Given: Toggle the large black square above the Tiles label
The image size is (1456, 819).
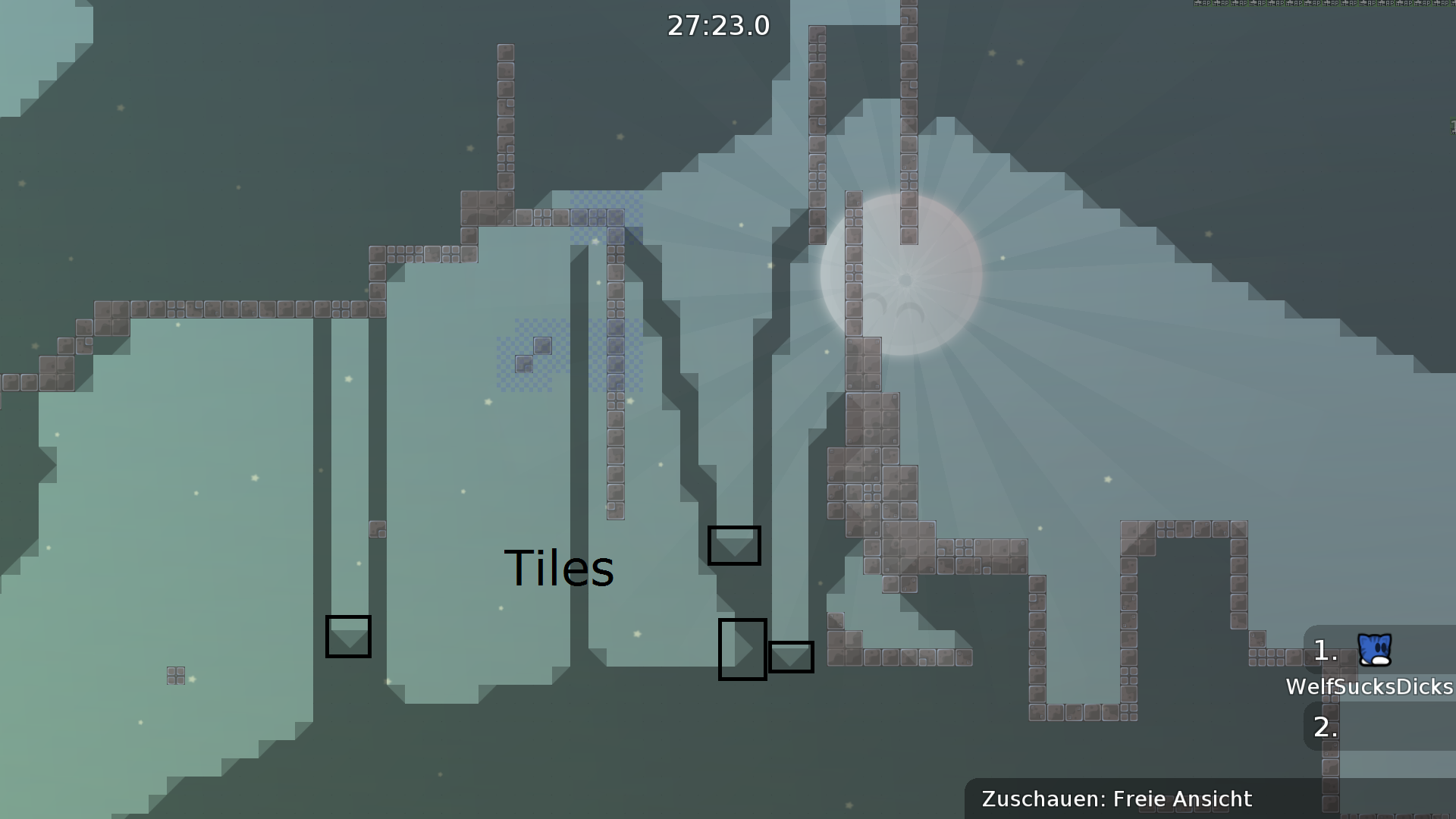Looking at the screenshot, I should 734,544.
